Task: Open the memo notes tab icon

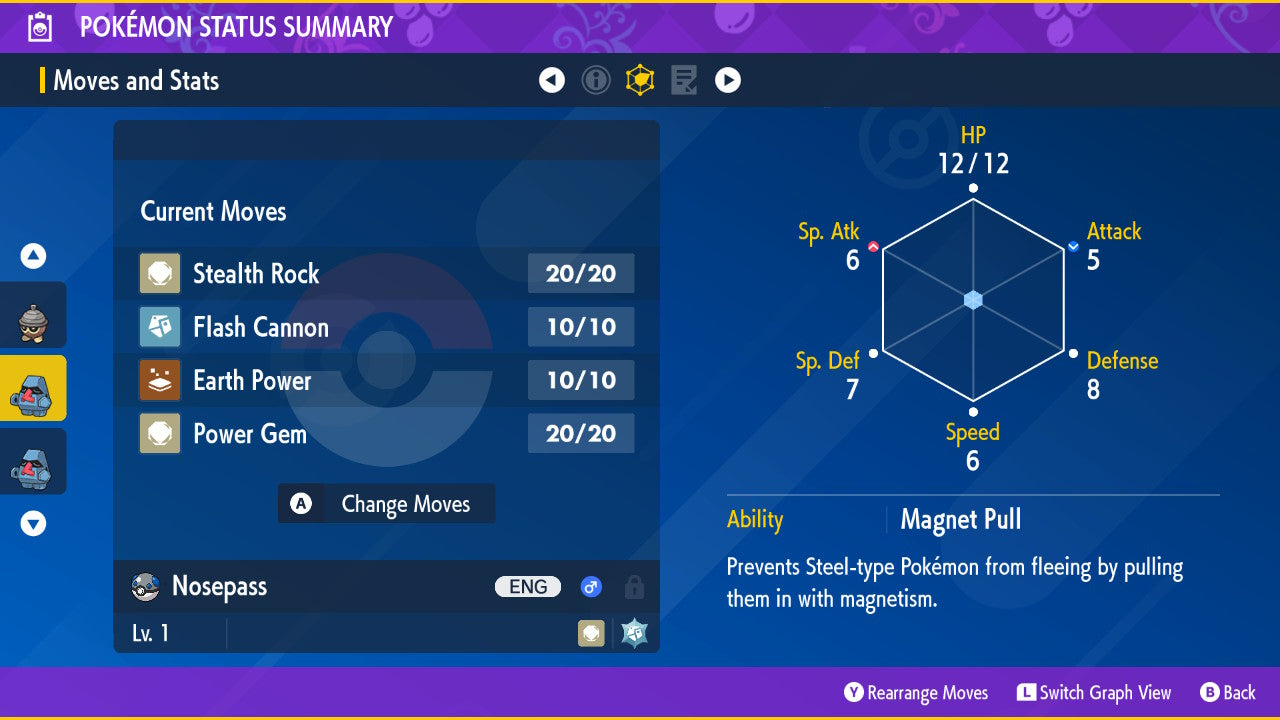Action: [684, 80]
